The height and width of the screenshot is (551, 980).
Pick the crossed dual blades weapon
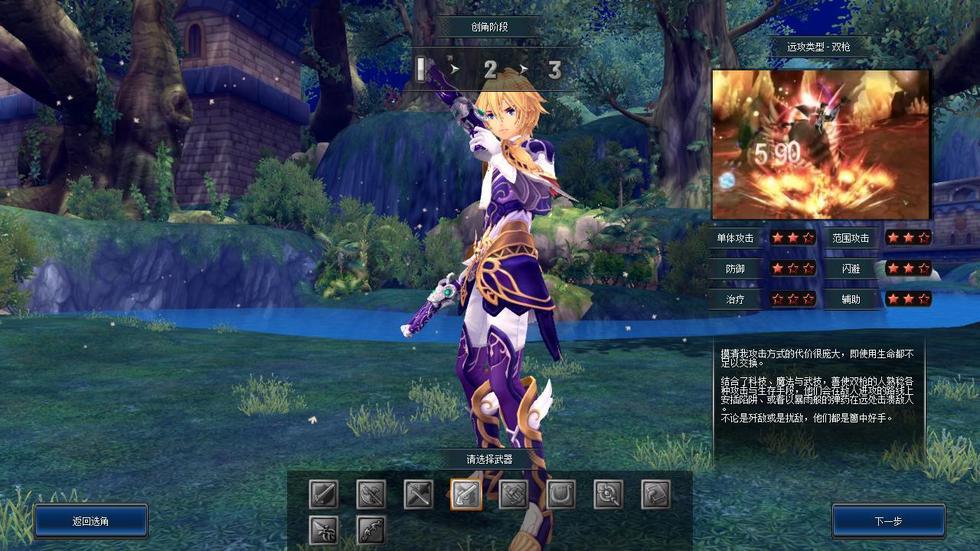(x=418, y=494)
